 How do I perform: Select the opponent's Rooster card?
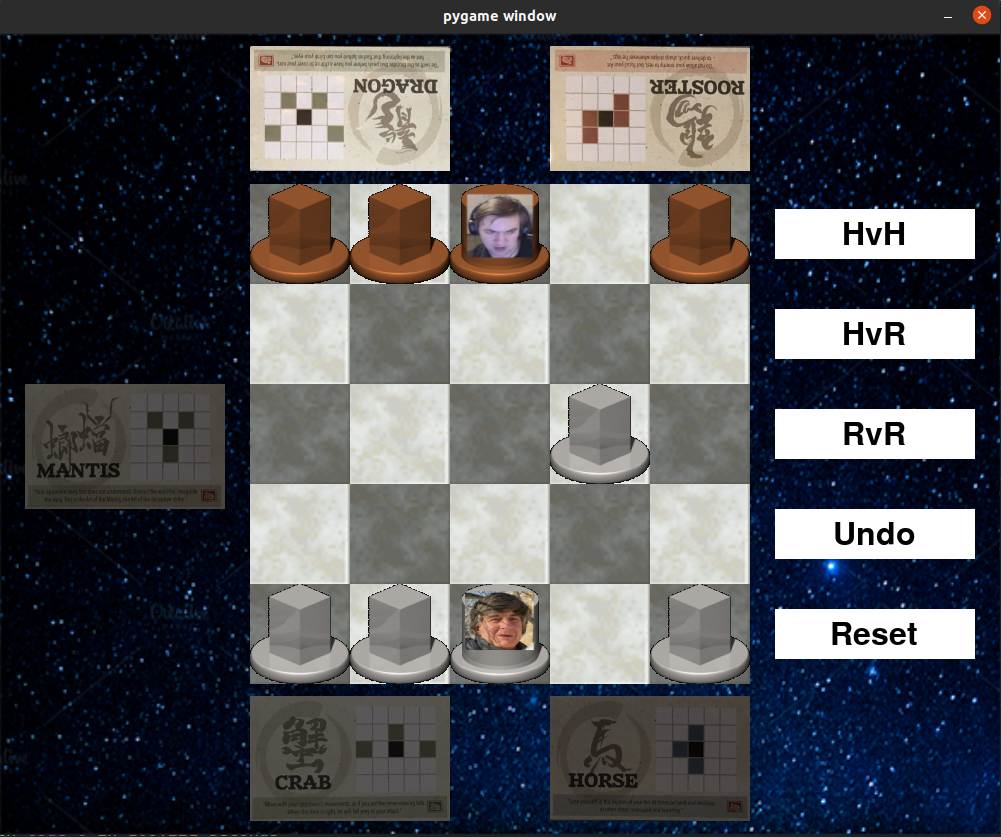click(650, 109)
